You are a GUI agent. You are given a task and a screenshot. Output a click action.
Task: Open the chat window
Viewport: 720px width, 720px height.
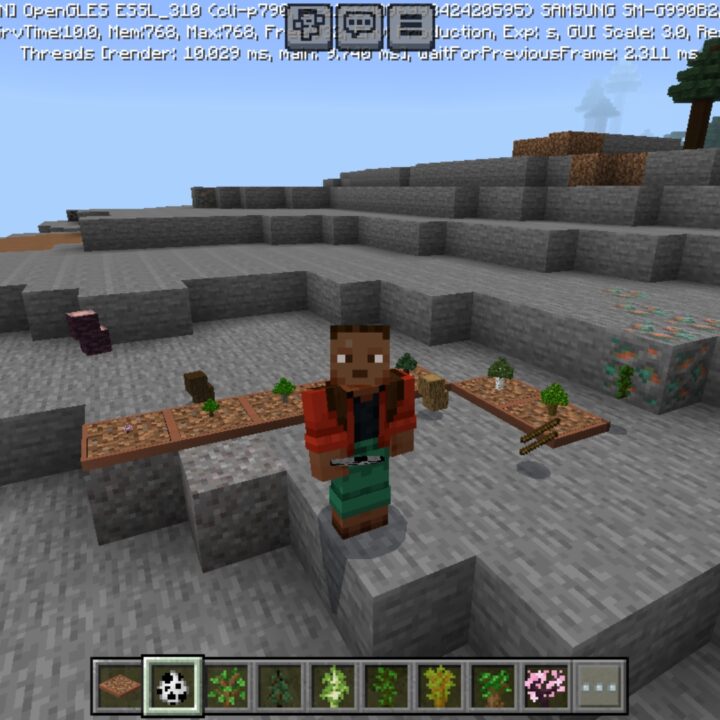point(360,26)
